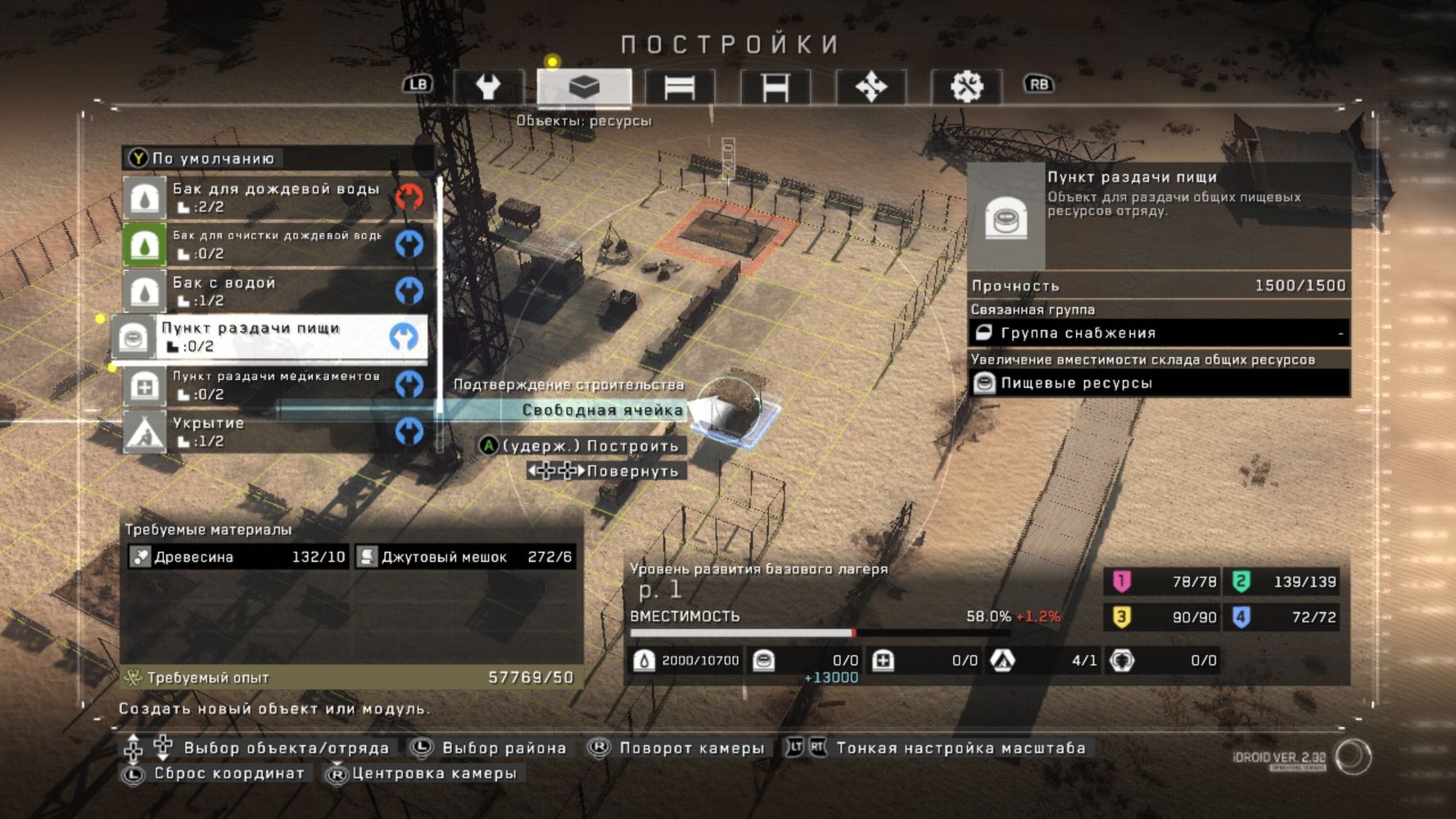Highlight Пункт раздачи пищи in the list

[270, 337]
